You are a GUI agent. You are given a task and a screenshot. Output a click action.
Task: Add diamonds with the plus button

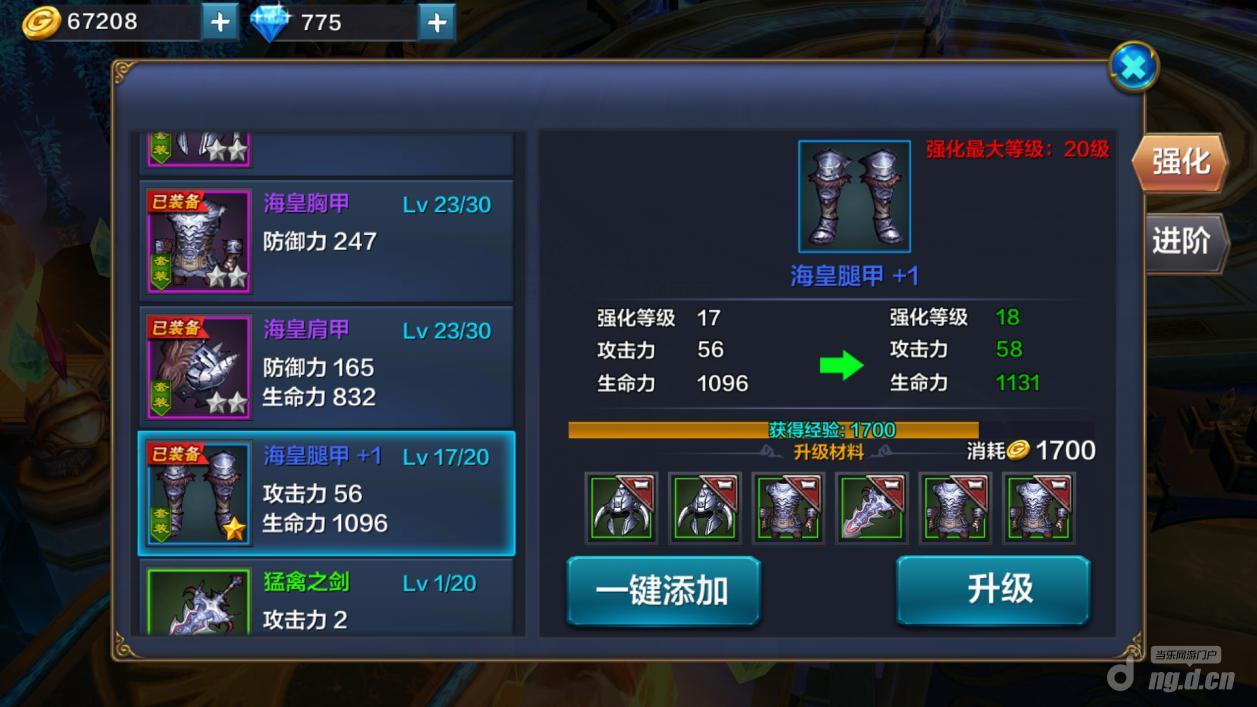(437, 21)
